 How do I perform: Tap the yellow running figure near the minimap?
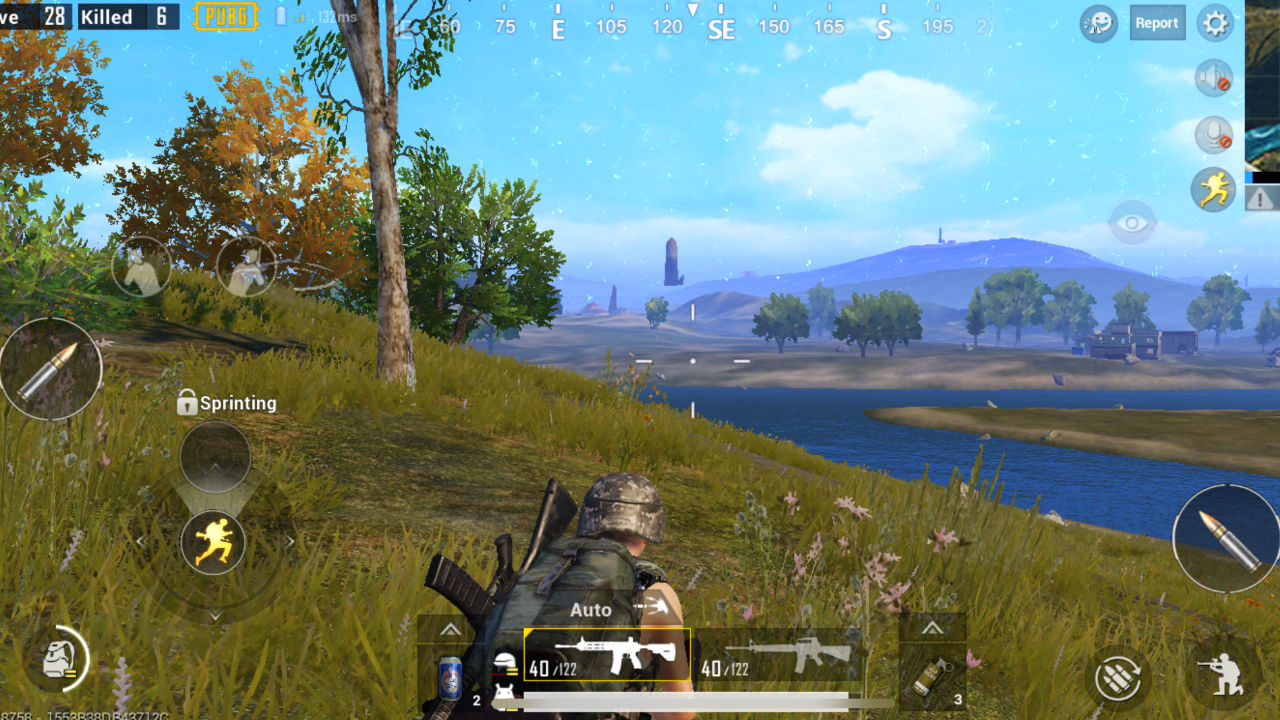1213,189
